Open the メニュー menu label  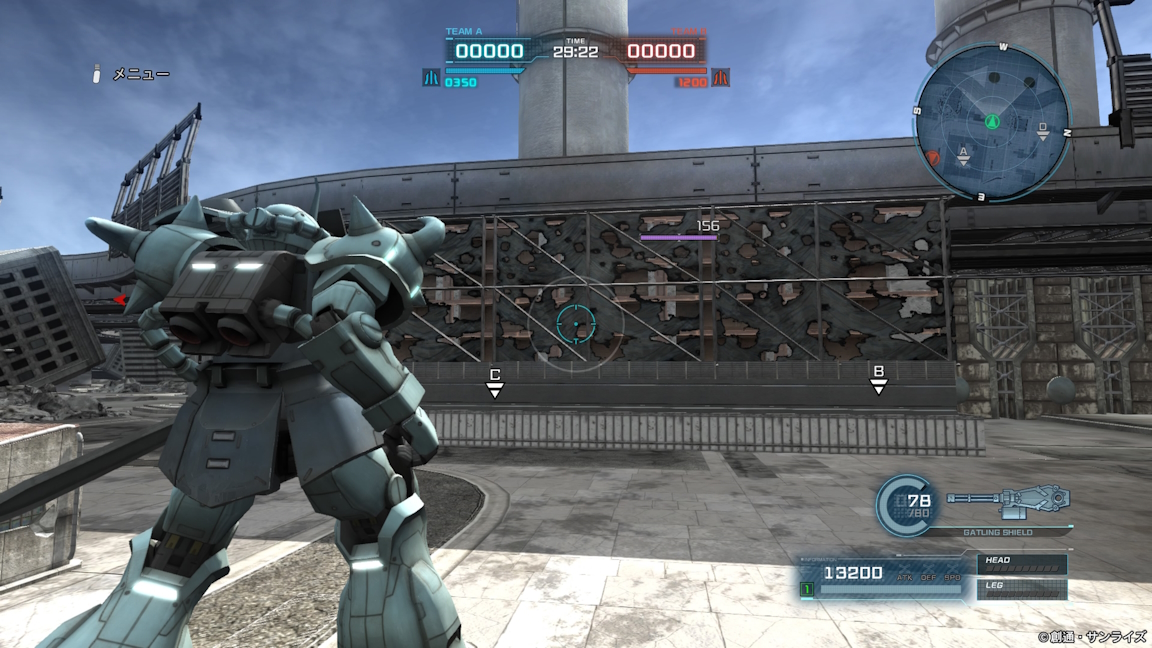coord(140,74)
